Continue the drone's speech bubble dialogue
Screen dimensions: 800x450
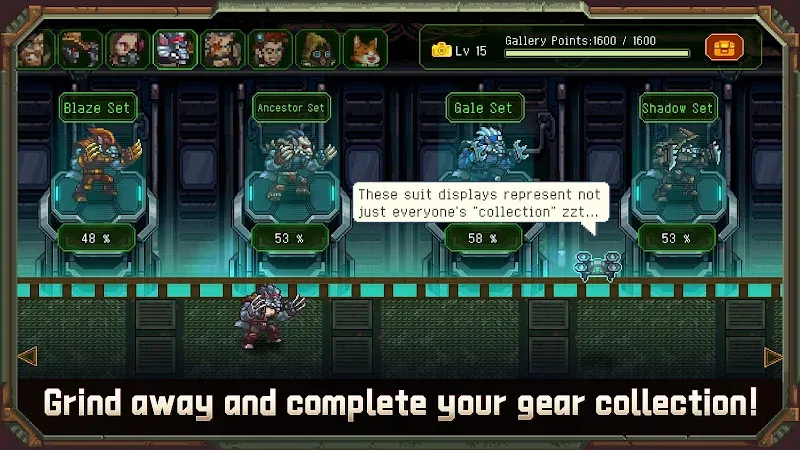coord(480,203)
